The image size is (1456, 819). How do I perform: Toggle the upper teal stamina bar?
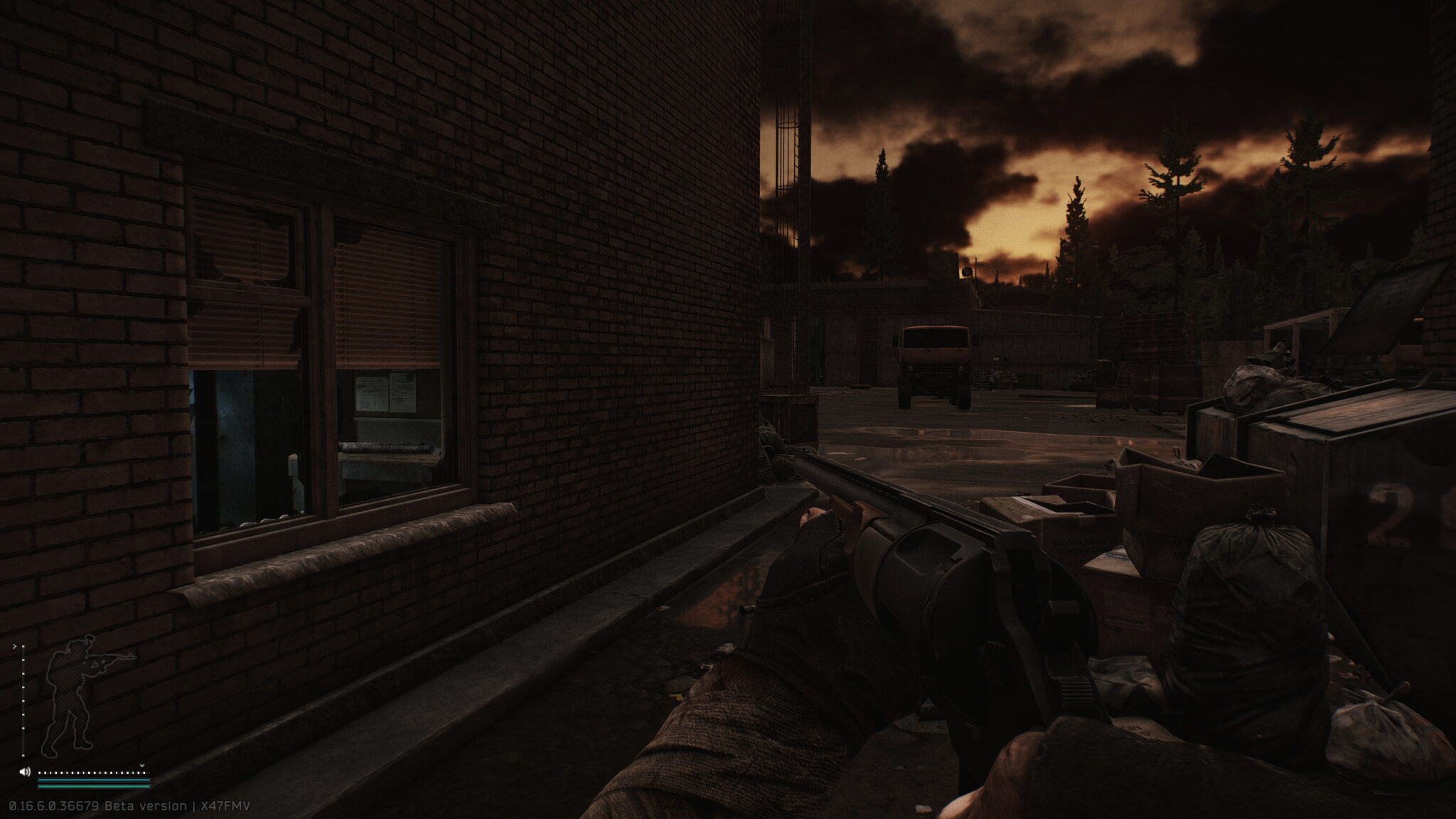94,780
